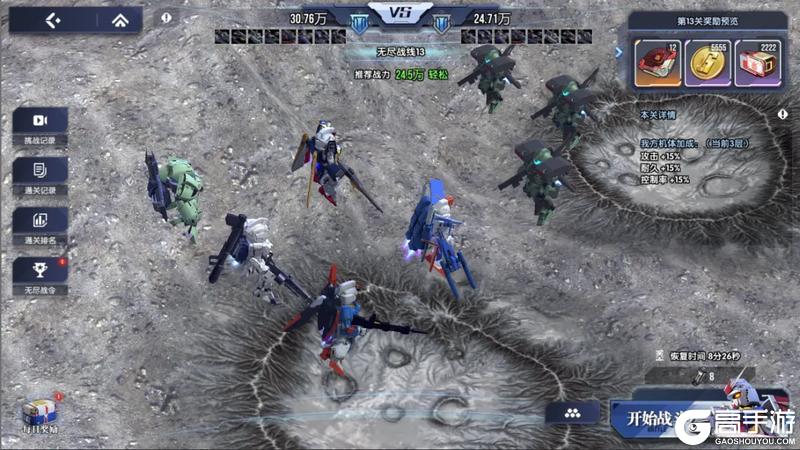Open the 通关记录 clear records

pos(40,171)
